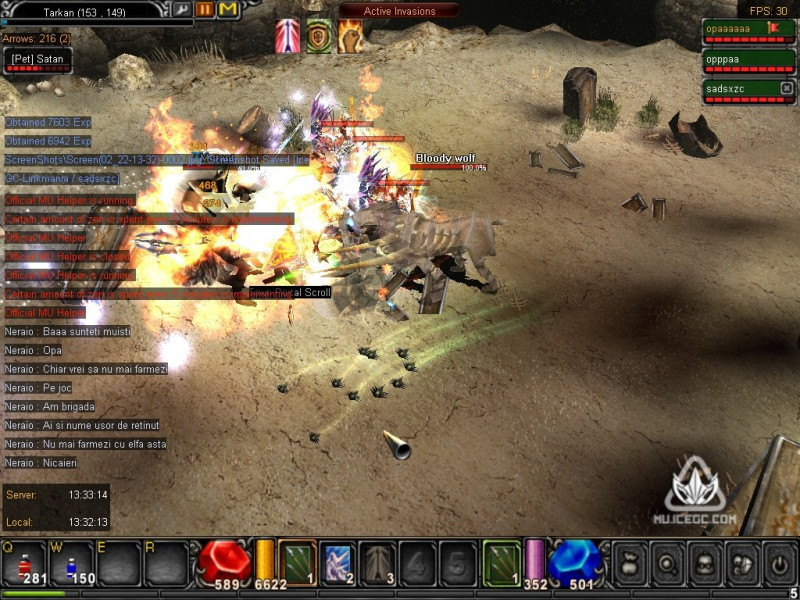
Task: Open the skull icon menu button
Action: tap(704, 563)
